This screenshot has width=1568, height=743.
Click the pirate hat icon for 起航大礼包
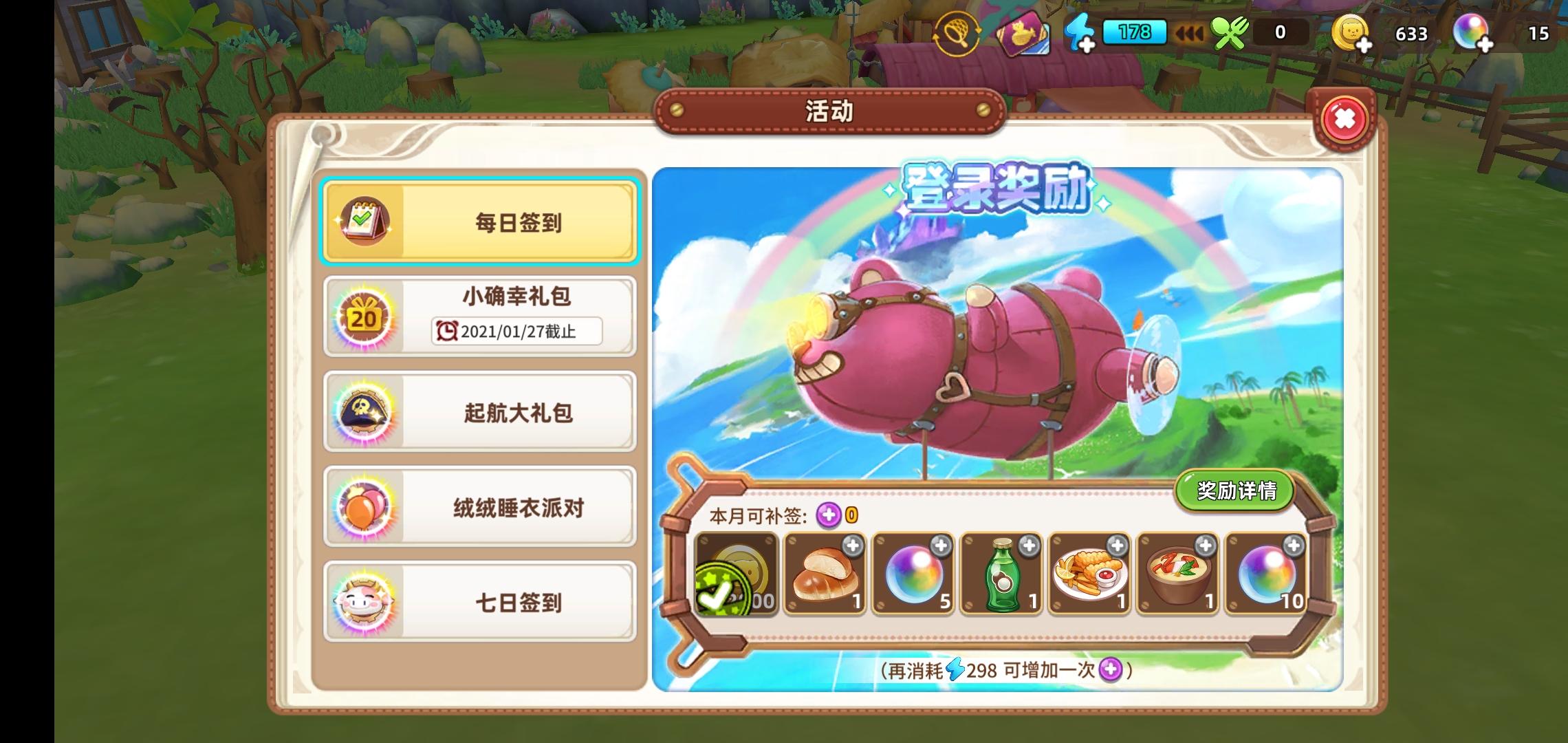pos(363,411)
